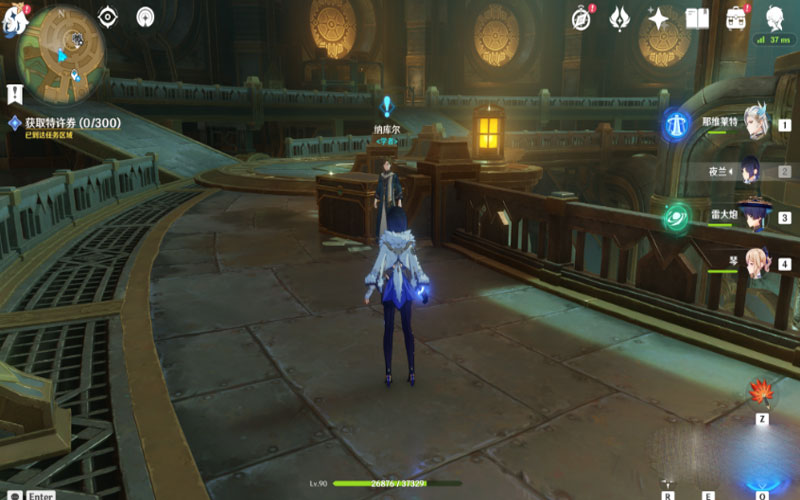
Task: Switch to party member 雷大炮
Action: pyautogui.click(x=752, y=216)
